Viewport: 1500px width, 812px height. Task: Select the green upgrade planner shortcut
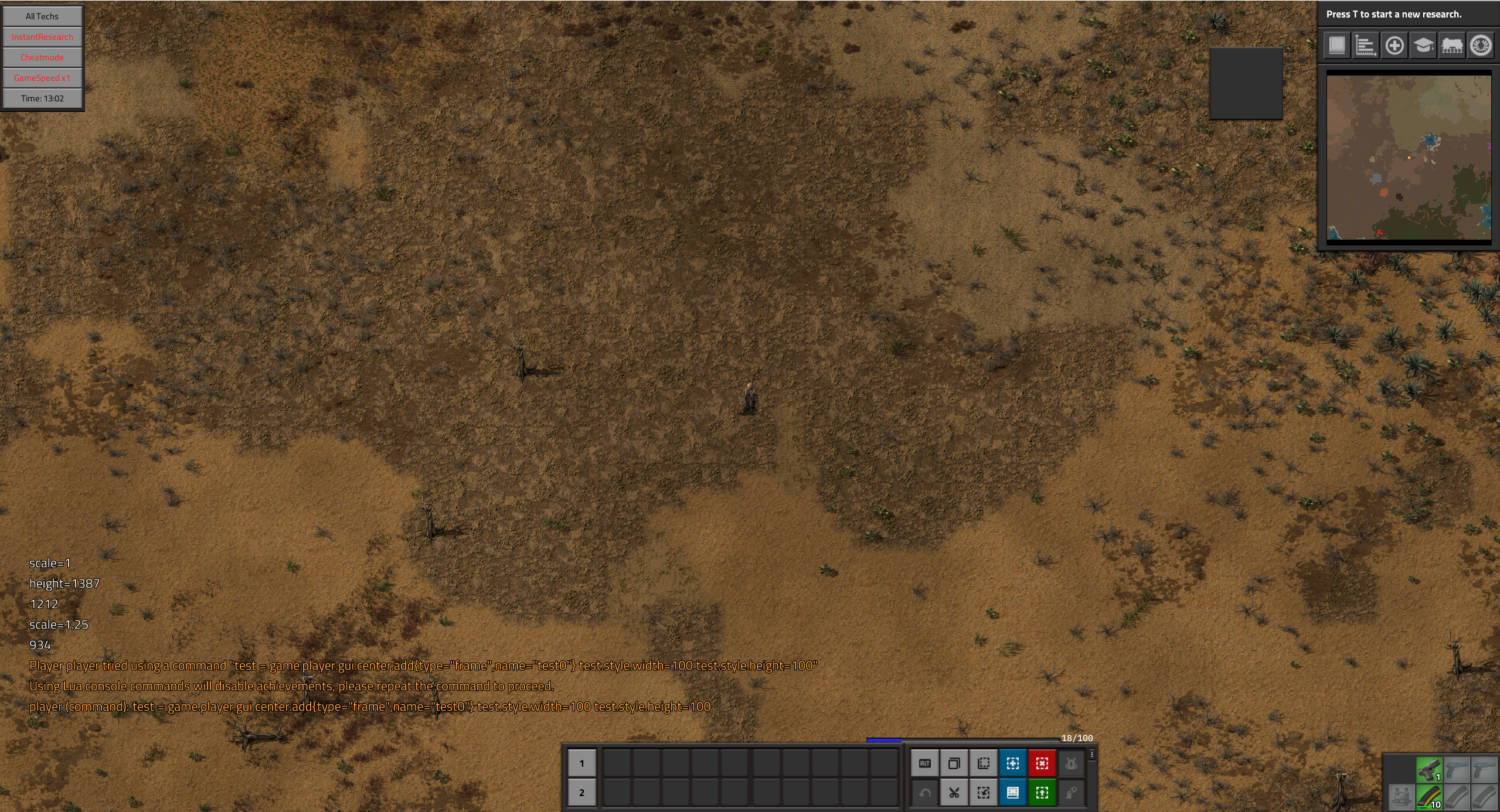(1042, 793)
